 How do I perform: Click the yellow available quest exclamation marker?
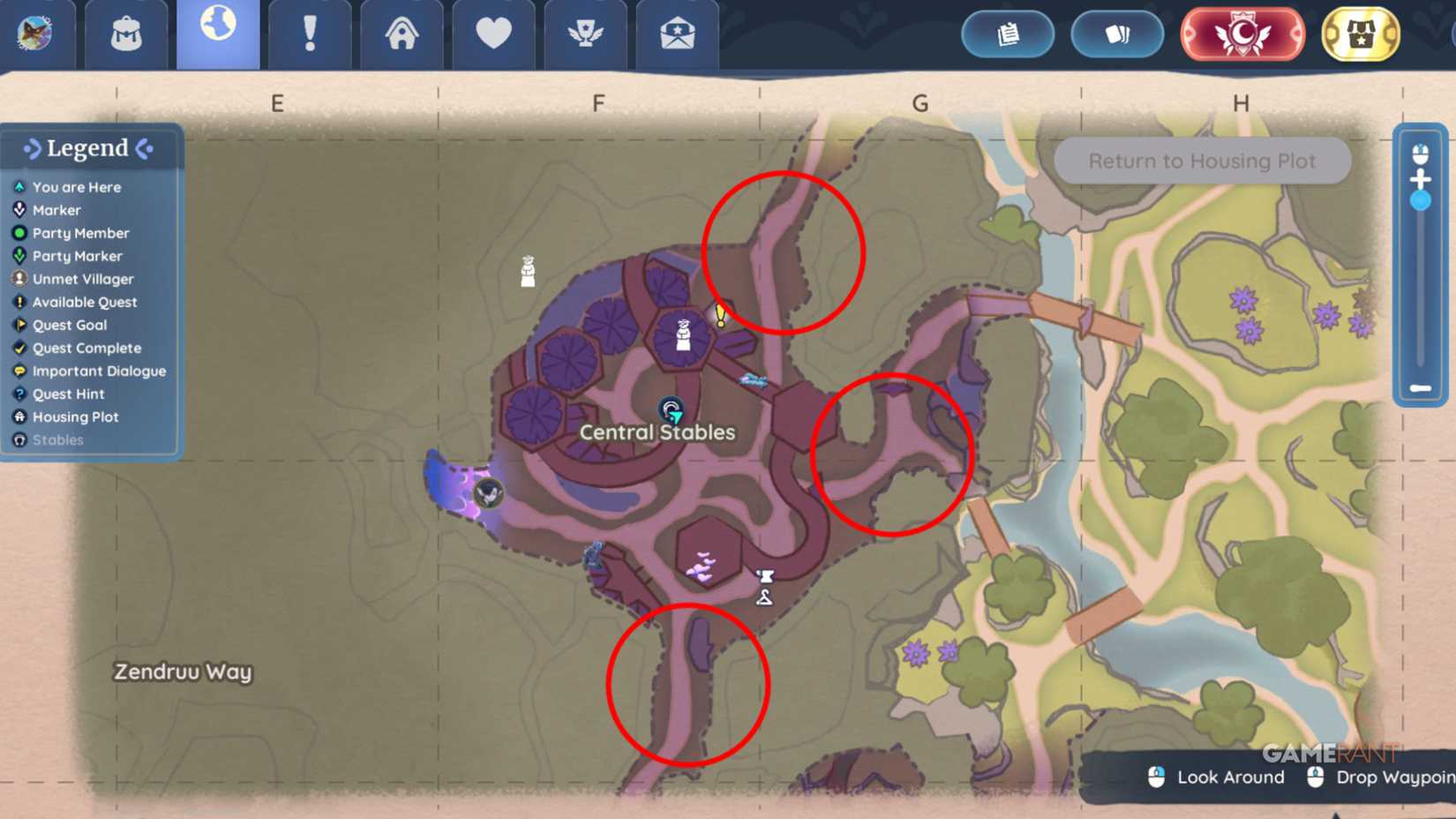(x=720, y=315)
